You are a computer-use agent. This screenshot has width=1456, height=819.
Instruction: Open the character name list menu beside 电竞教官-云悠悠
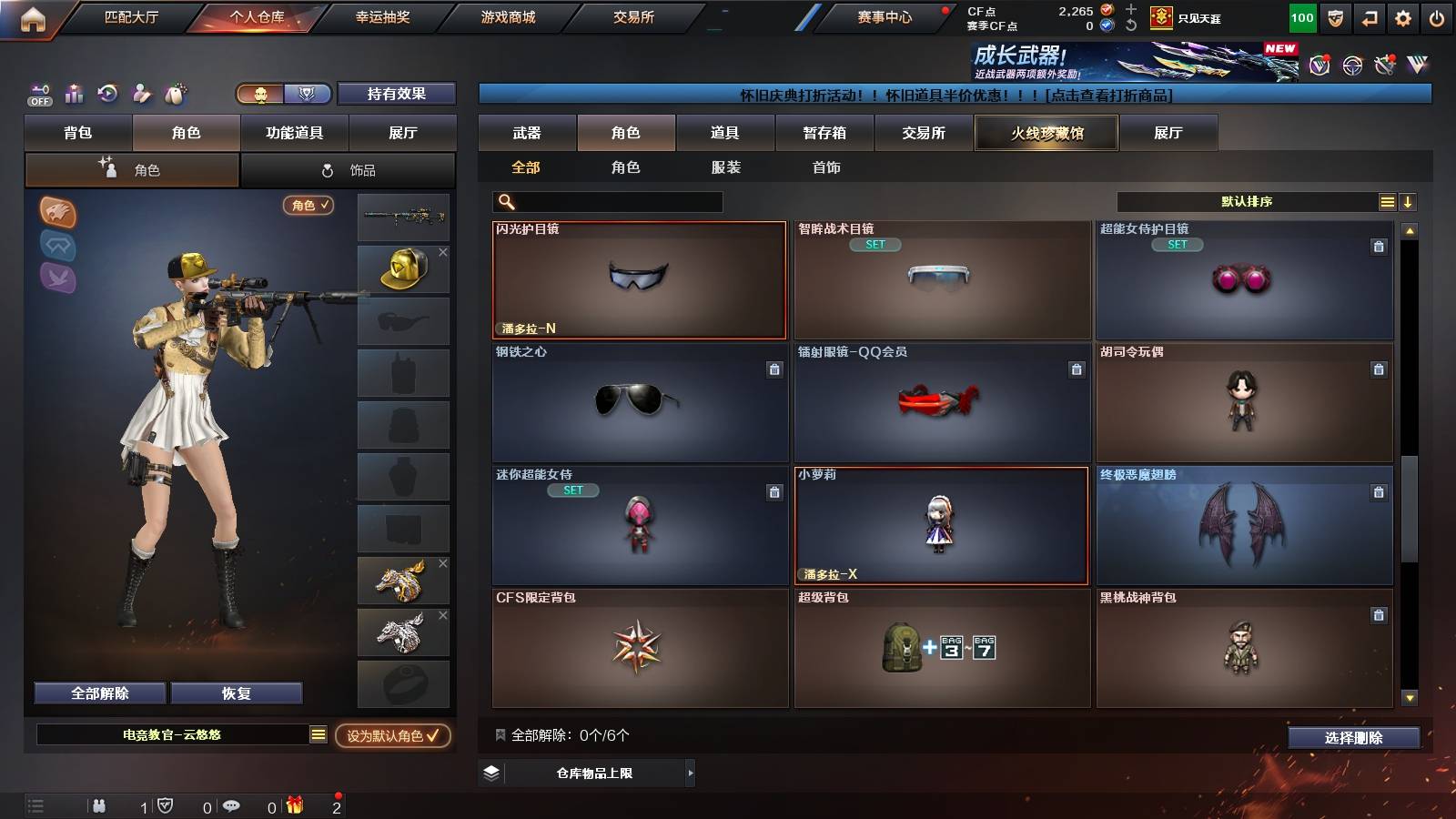click(x=317, y=733)
